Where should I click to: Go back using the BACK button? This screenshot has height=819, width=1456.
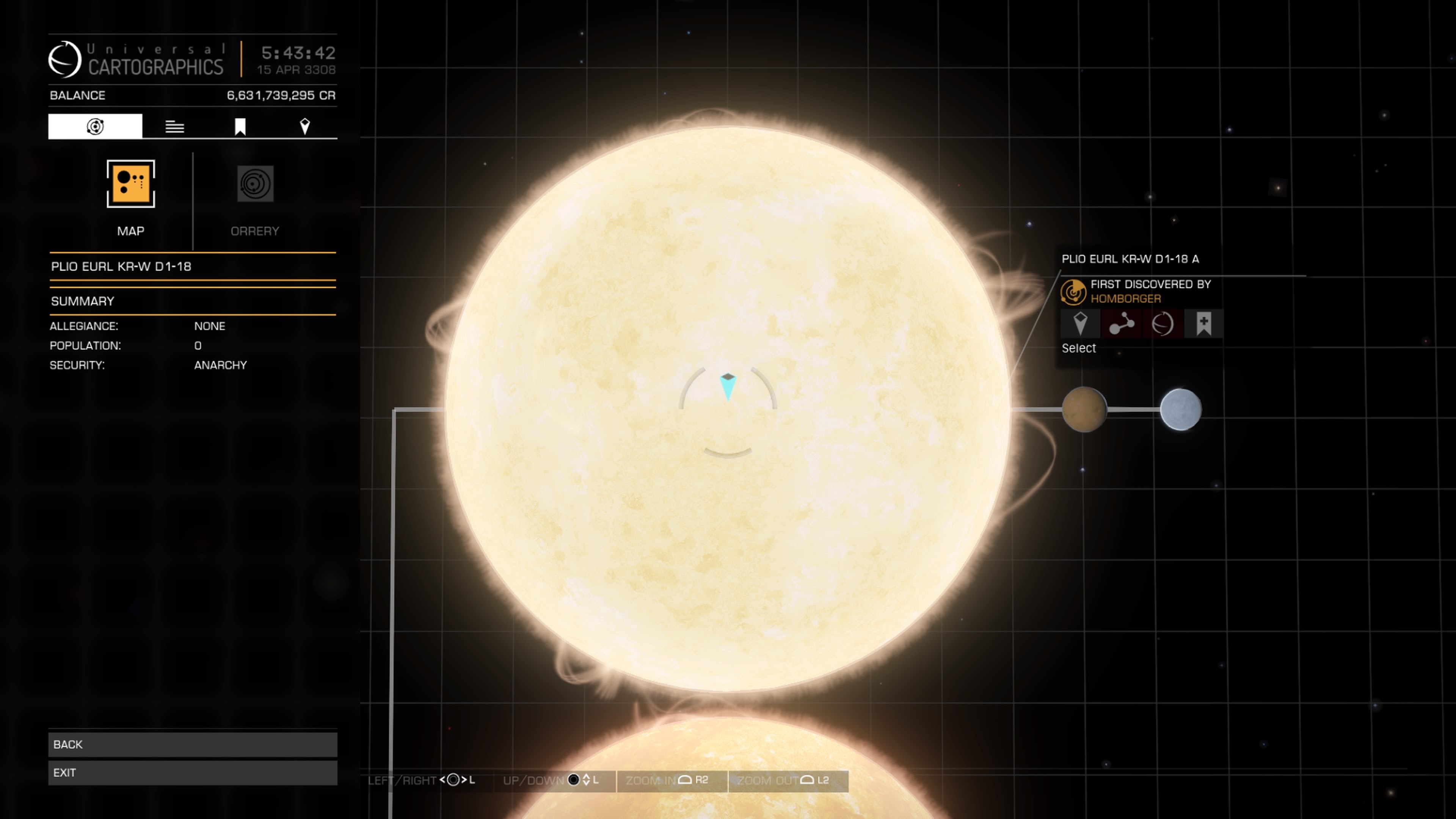coord(192,744)
